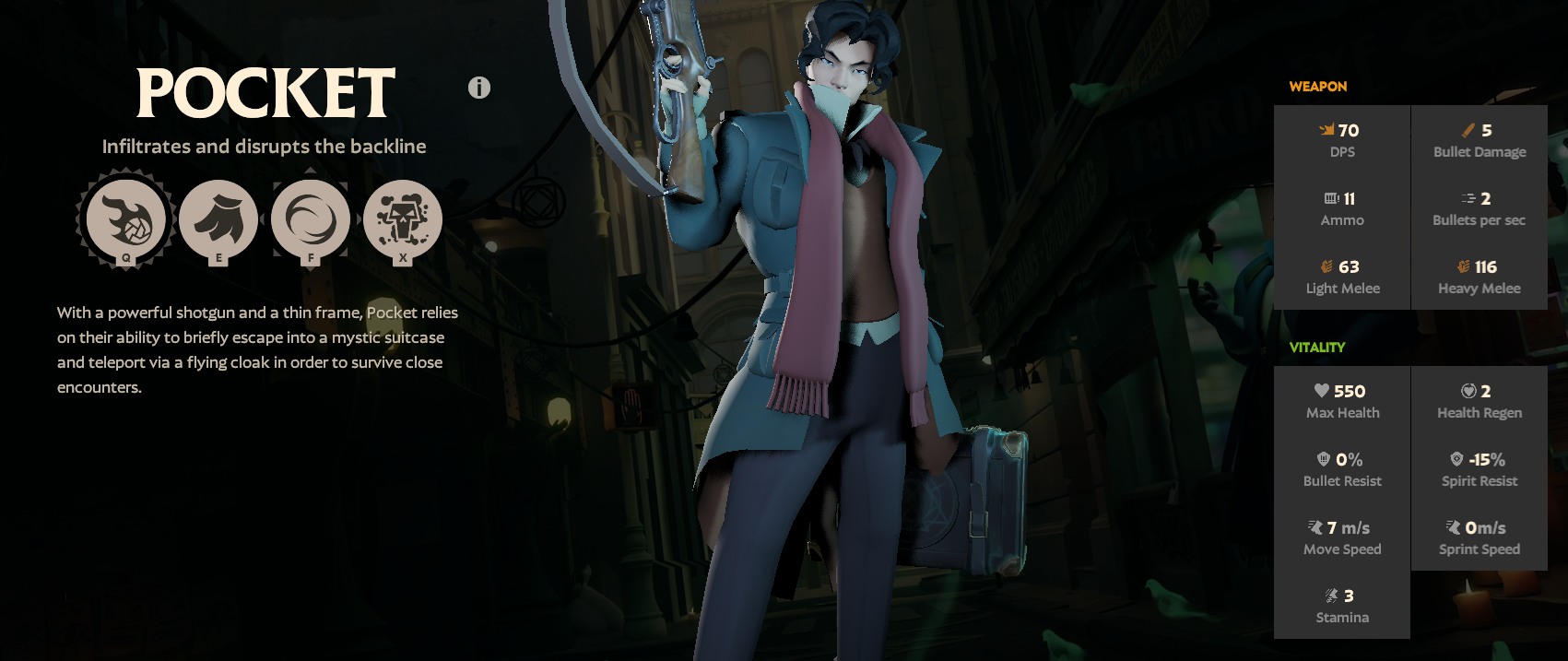The image size is (1568, 661).
Task: Click the info icon beside Pocket's name
Action: pos(479,88)
